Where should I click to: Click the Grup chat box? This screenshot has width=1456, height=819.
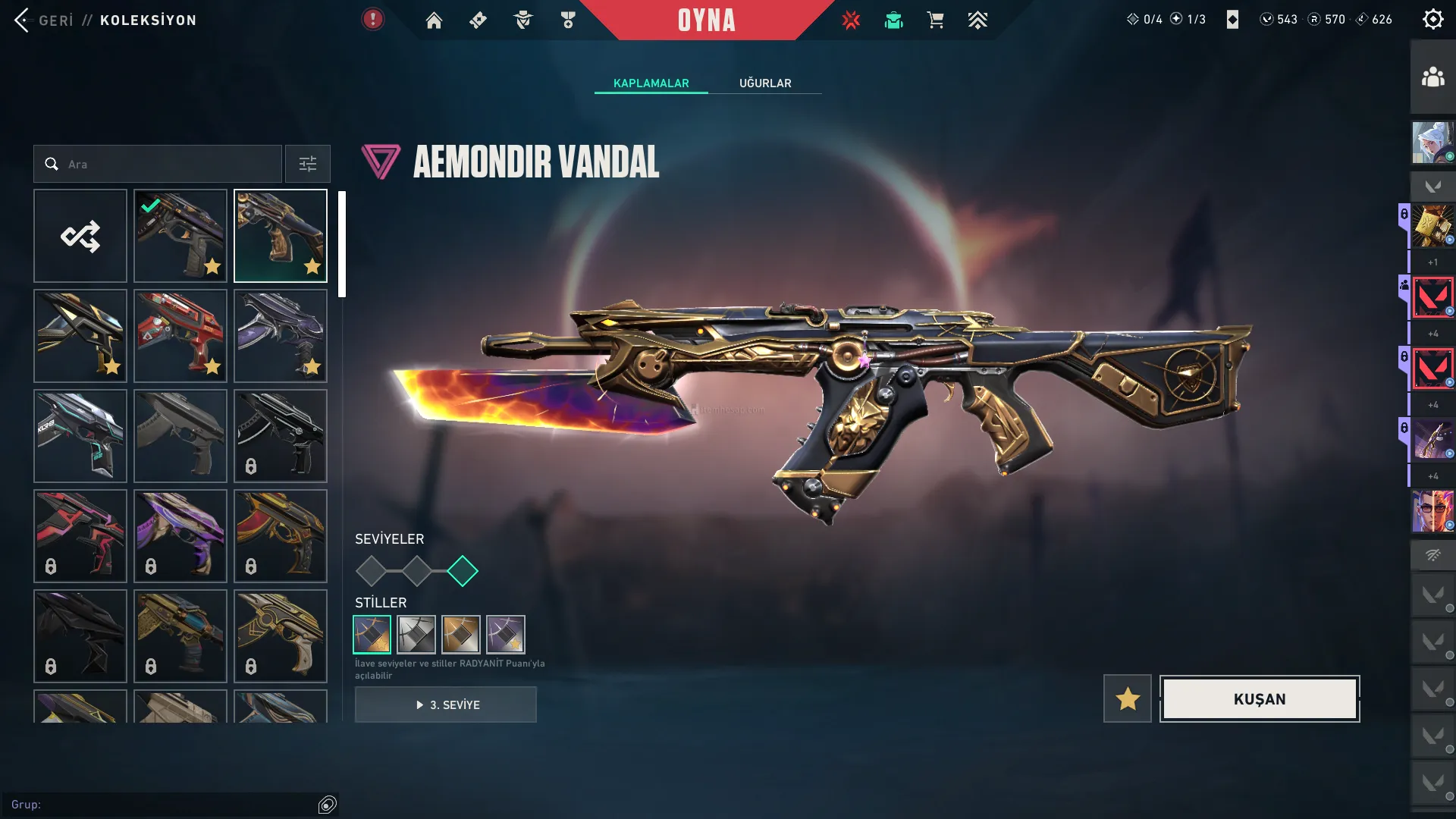163,805
